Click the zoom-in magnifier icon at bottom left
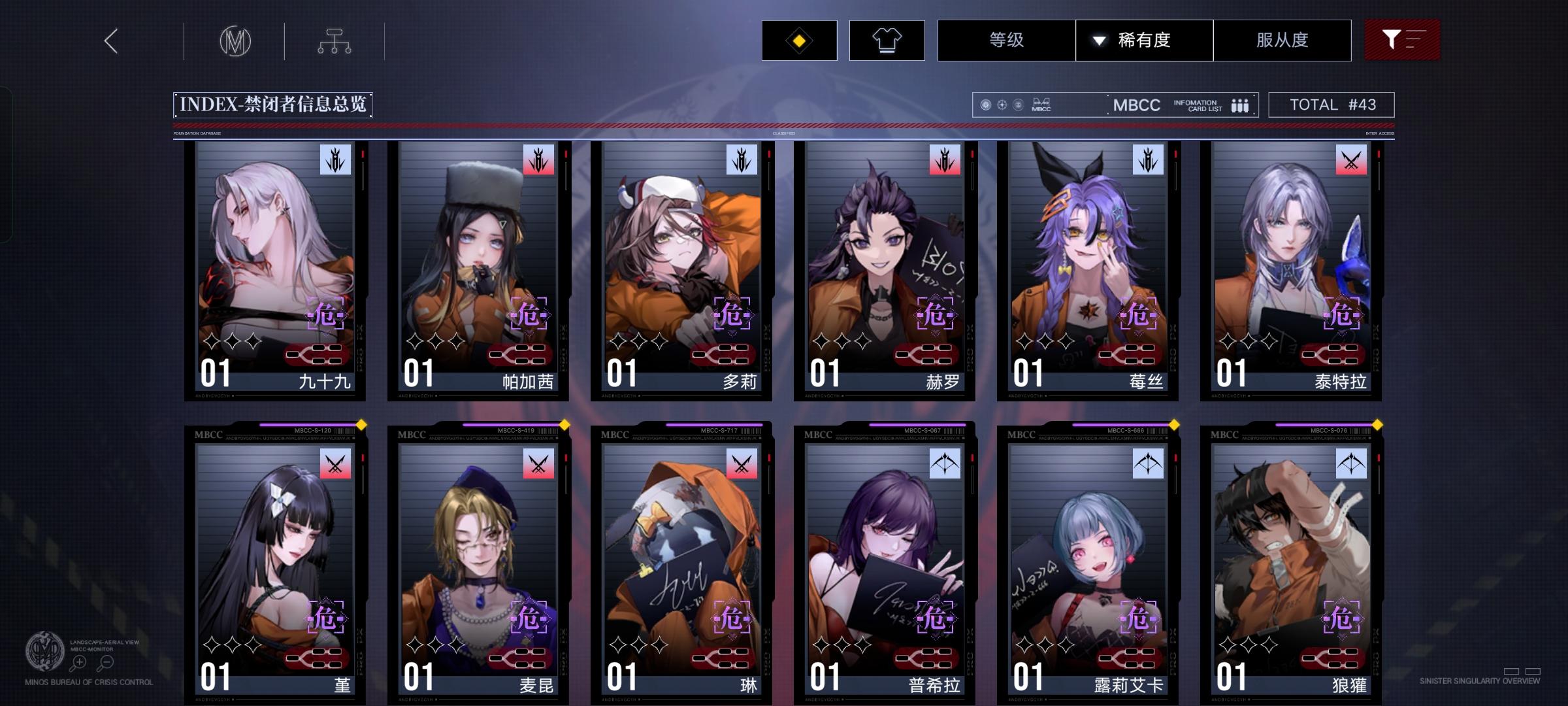The image size is (1568, 706). point(78,662)
